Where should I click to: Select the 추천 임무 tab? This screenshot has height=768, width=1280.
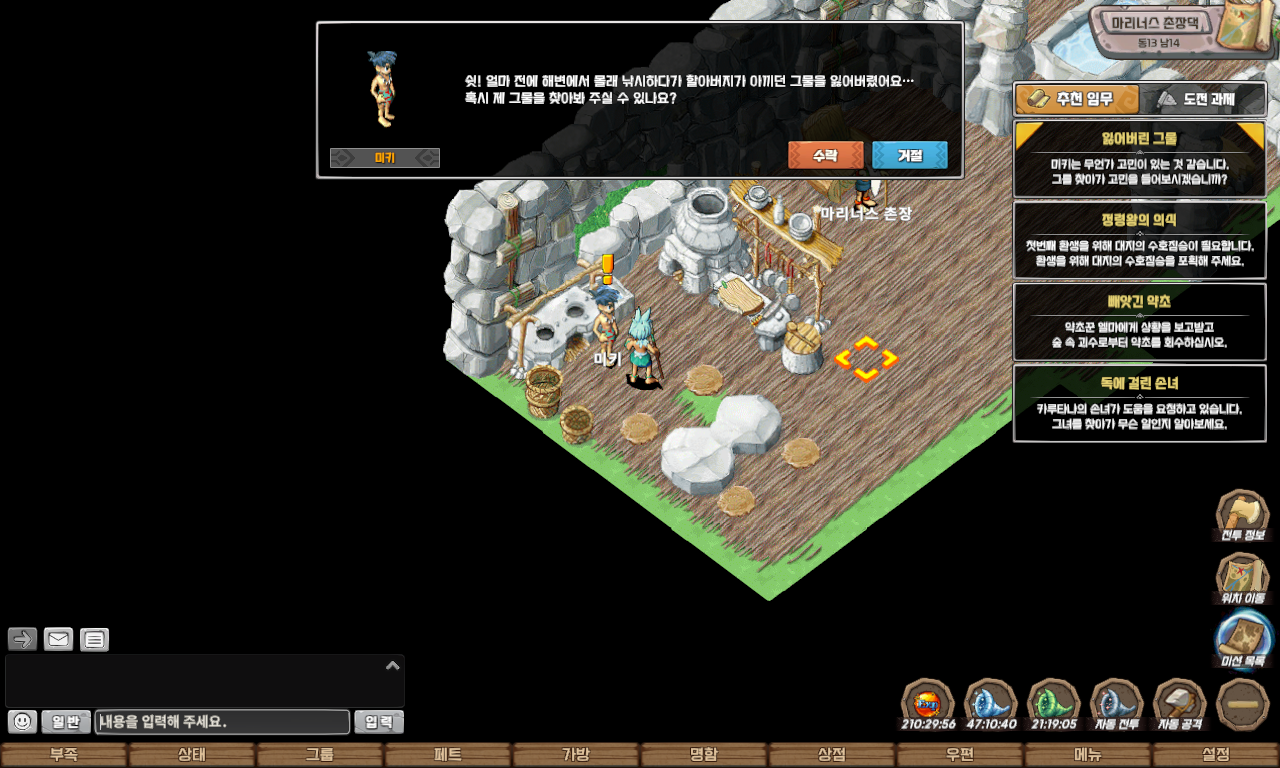[1077, 99]
